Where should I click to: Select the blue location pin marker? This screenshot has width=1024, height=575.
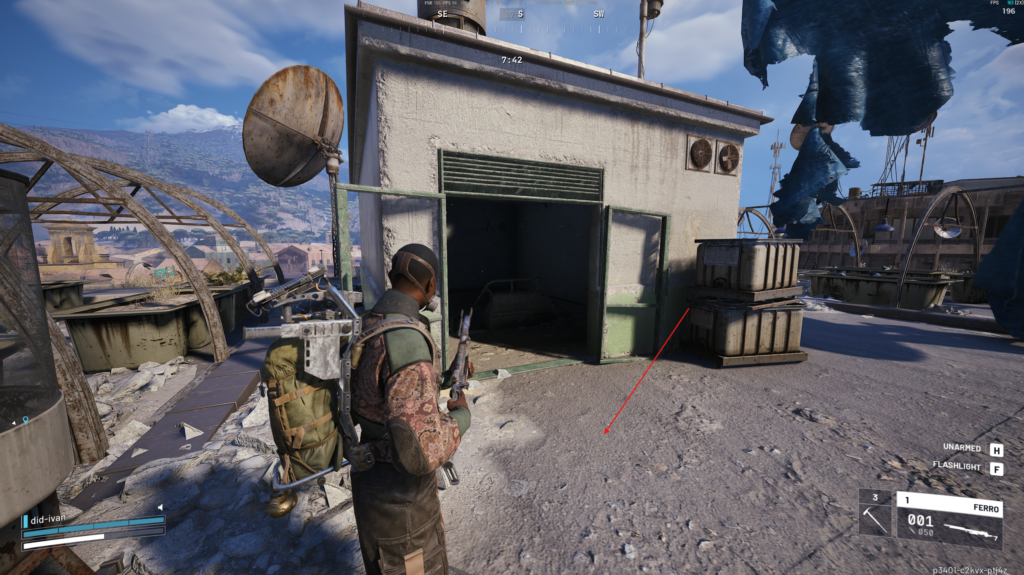click(x=26, y=421)
